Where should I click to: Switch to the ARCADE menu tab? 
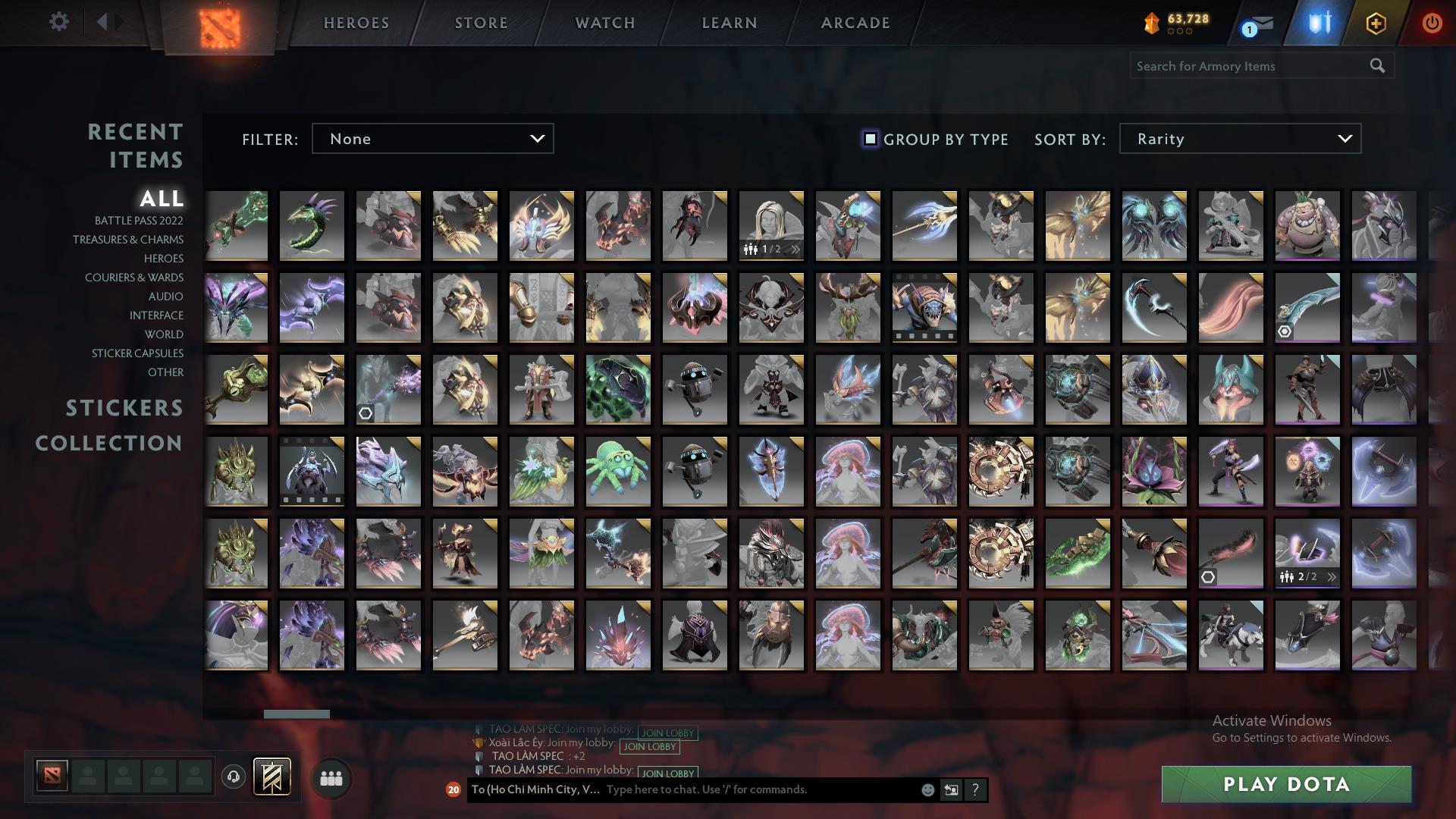855,23
